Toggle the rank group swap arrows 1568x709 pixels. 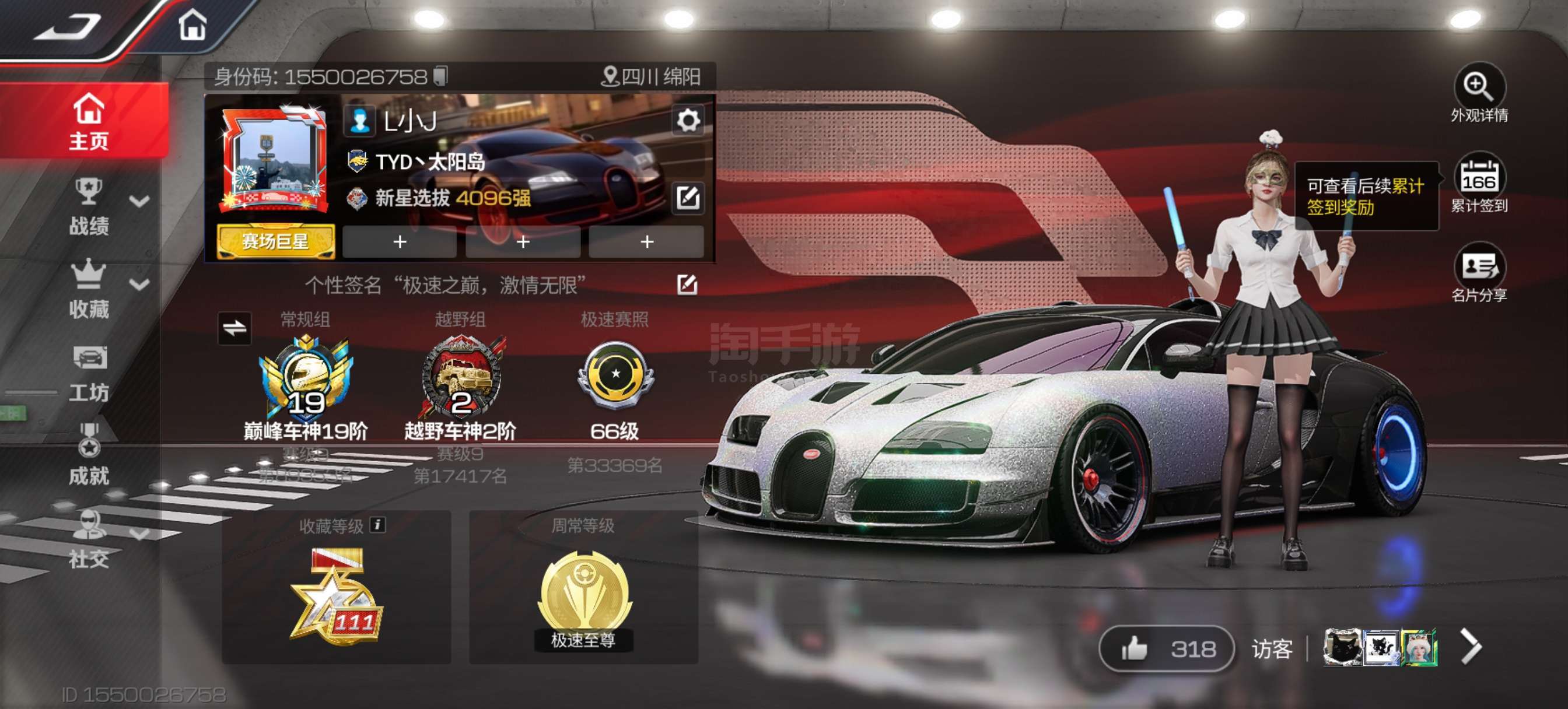(x=235, y=329)
